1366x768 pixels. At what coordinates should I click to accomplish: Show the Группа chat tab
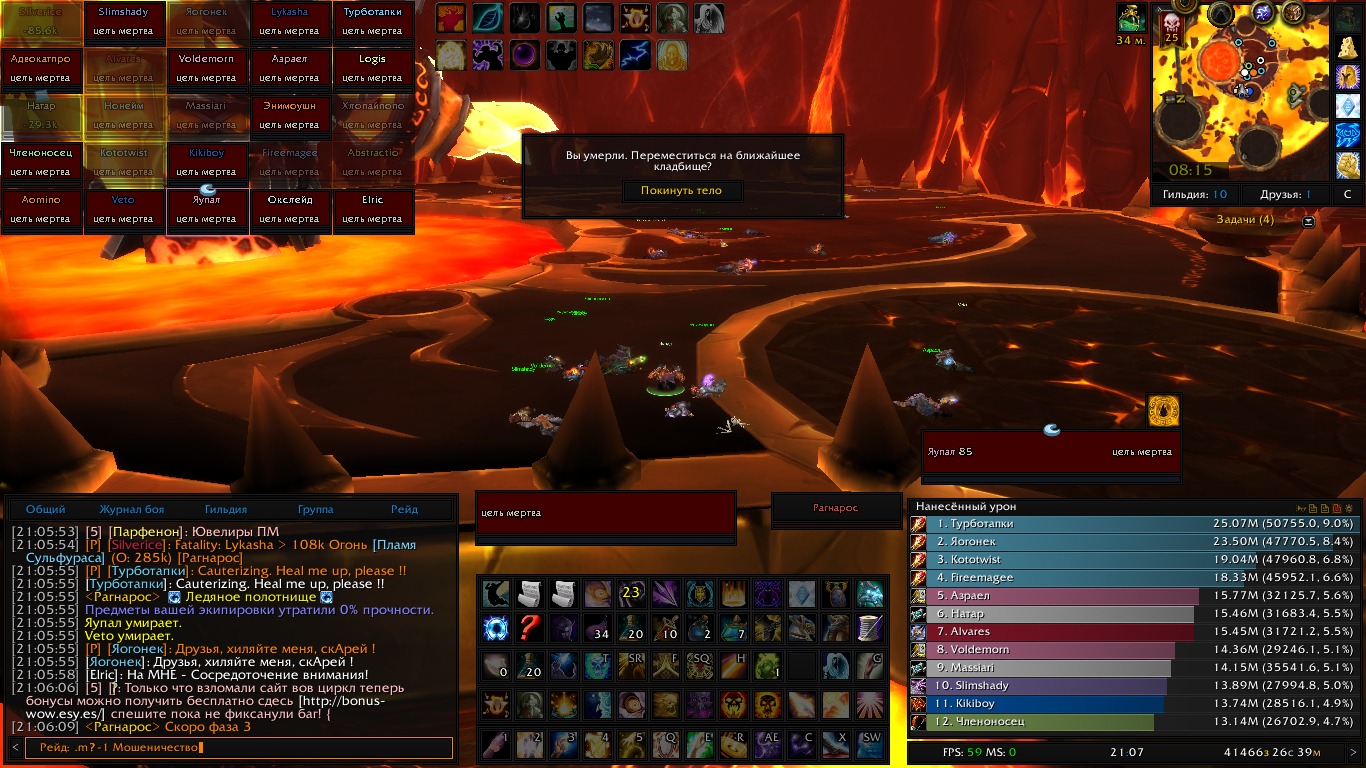[x=316, y=509]
